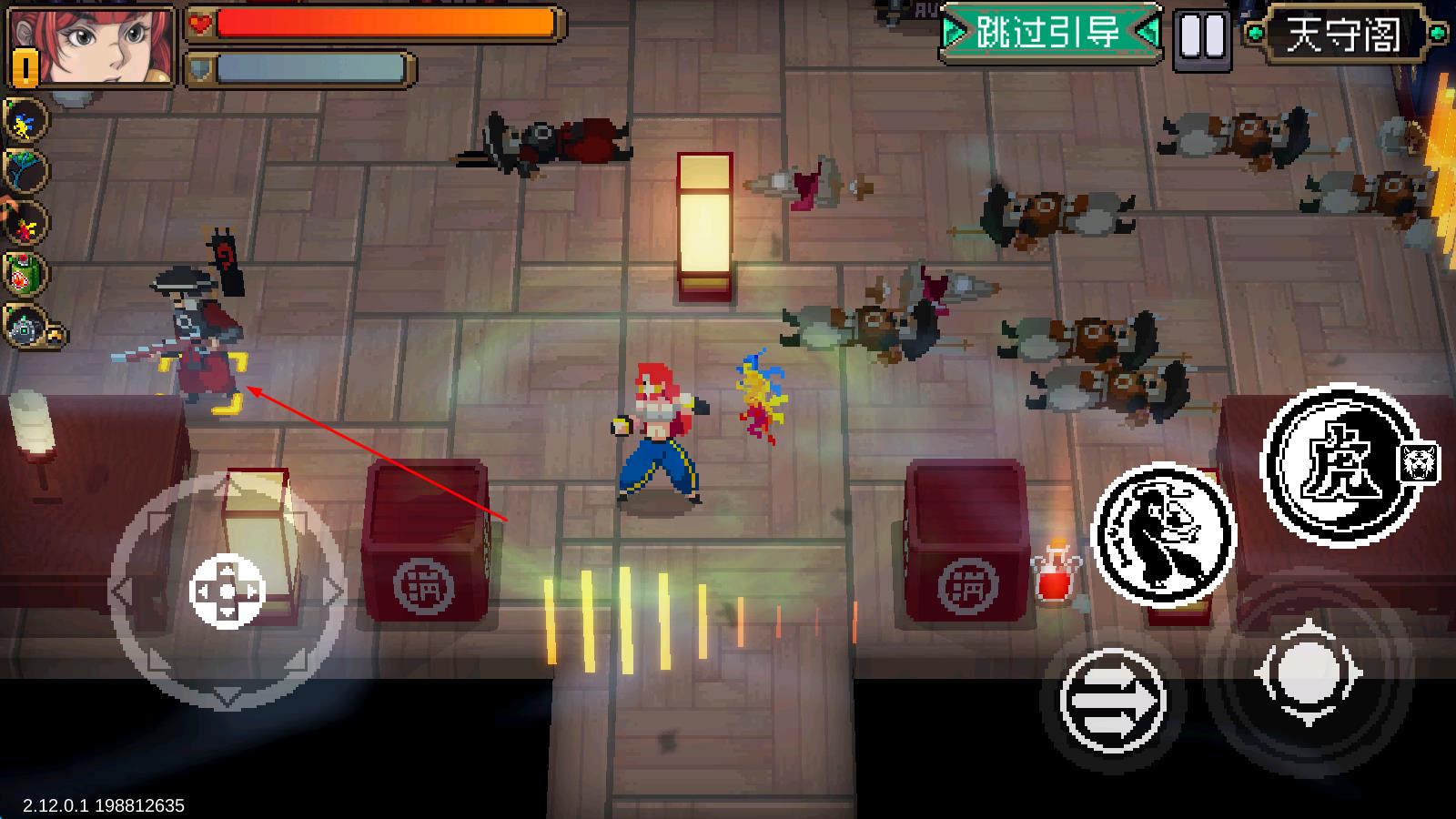Select the blue and yellow bird buff icon

point(25,121)
